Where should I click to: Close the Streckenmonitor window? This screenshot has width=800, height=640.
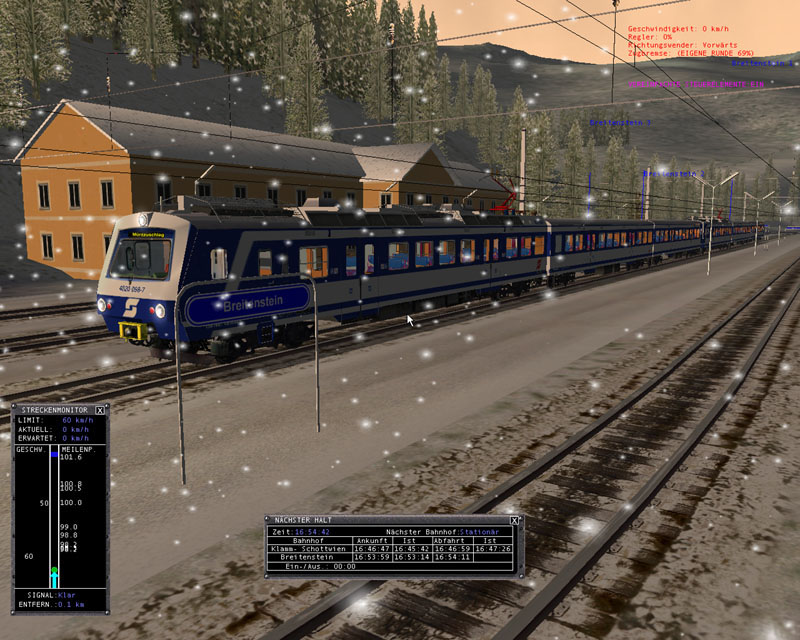[x=100, y=410]
